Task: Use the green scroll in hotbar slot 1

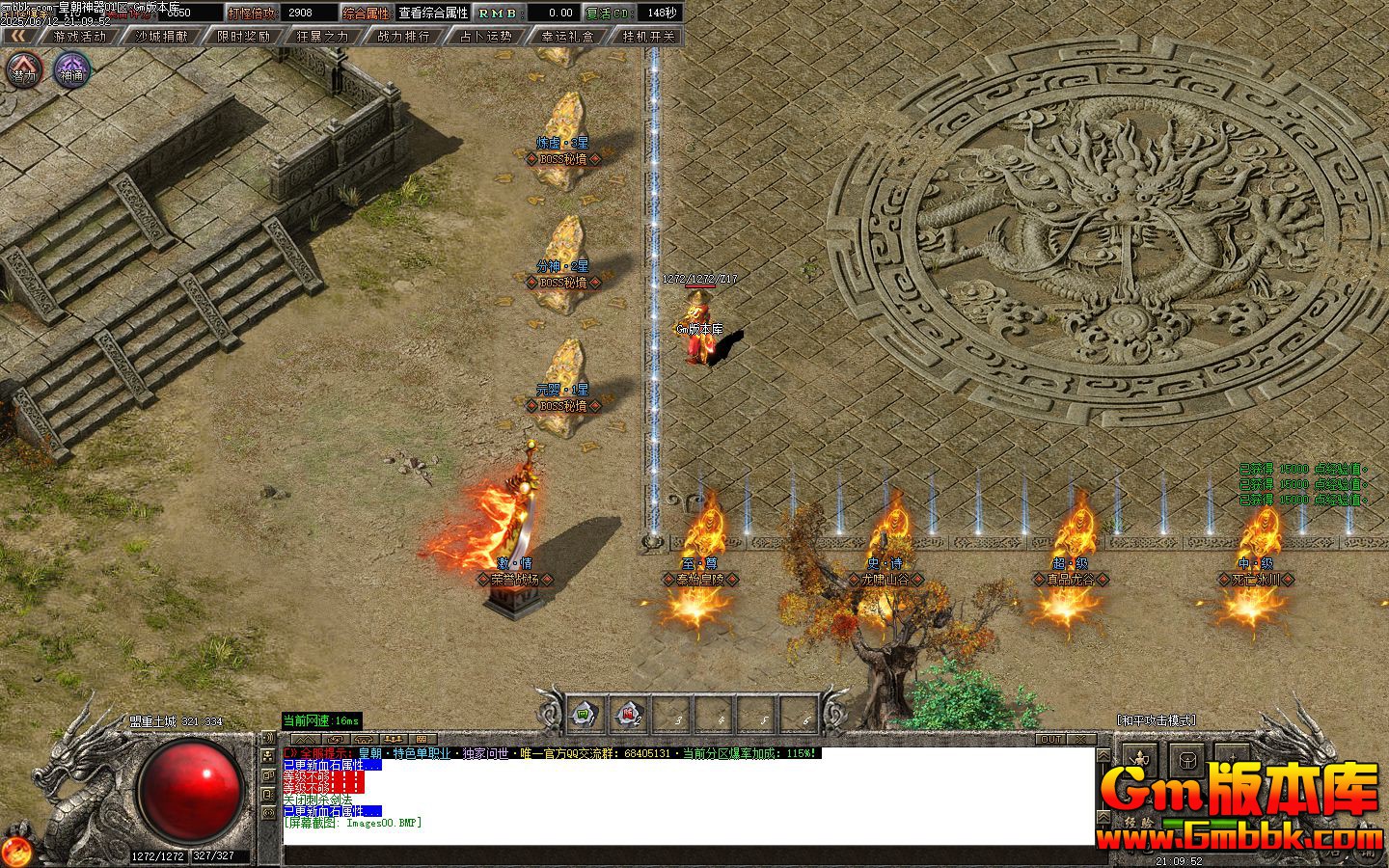Action: click(586, 715)
